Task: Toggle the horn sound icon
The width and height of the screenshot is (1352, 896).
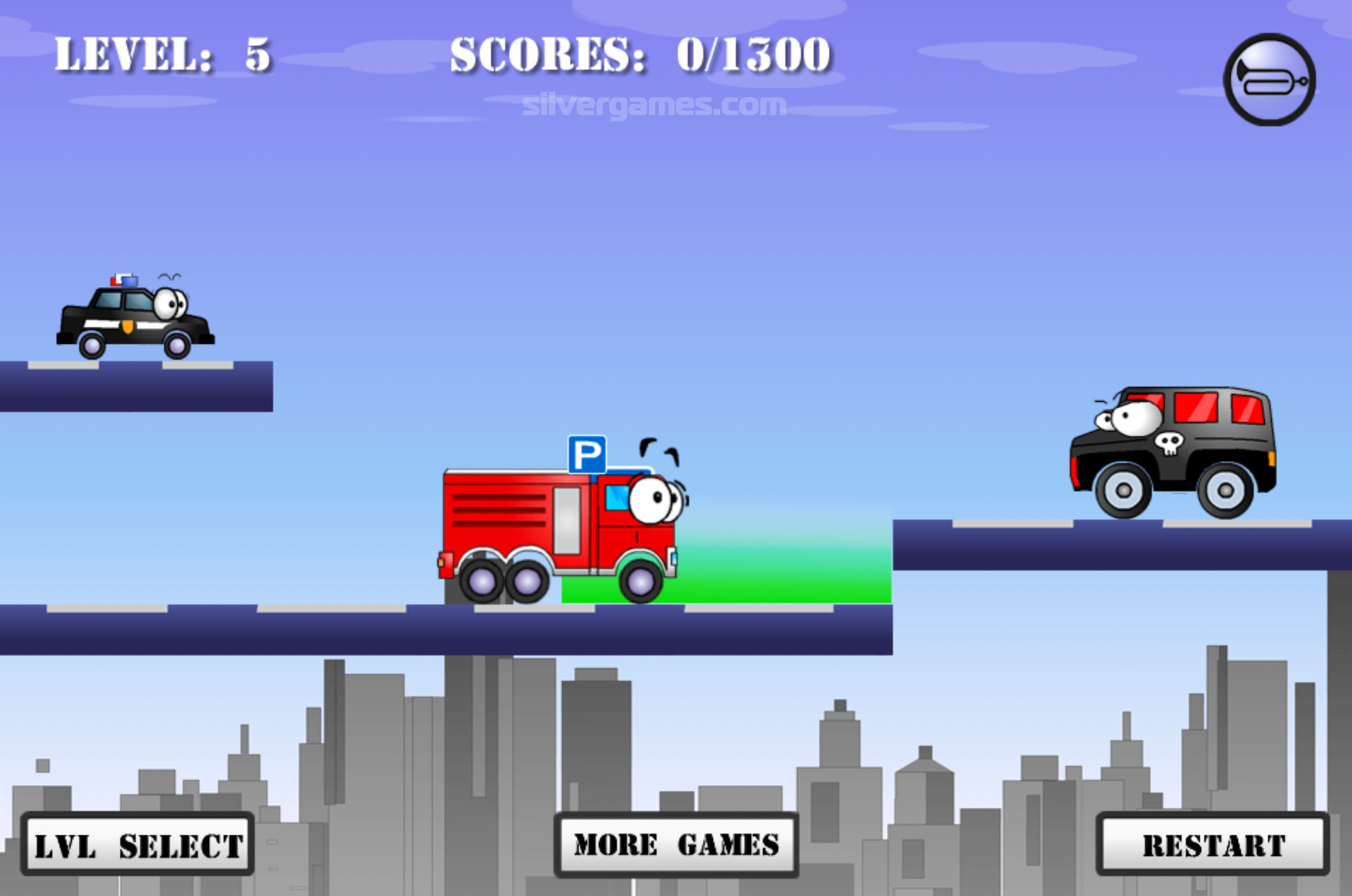Action: pos(1269,80)
